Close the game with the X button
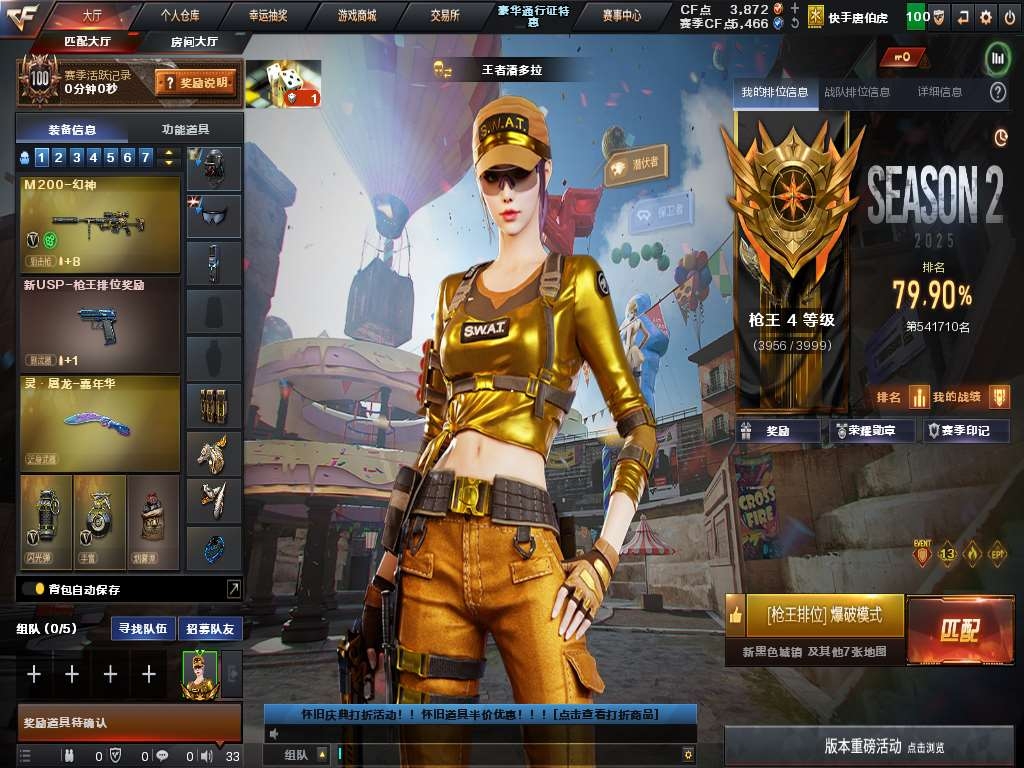This screenshot has height=768, width=1024. [1008, 16]
